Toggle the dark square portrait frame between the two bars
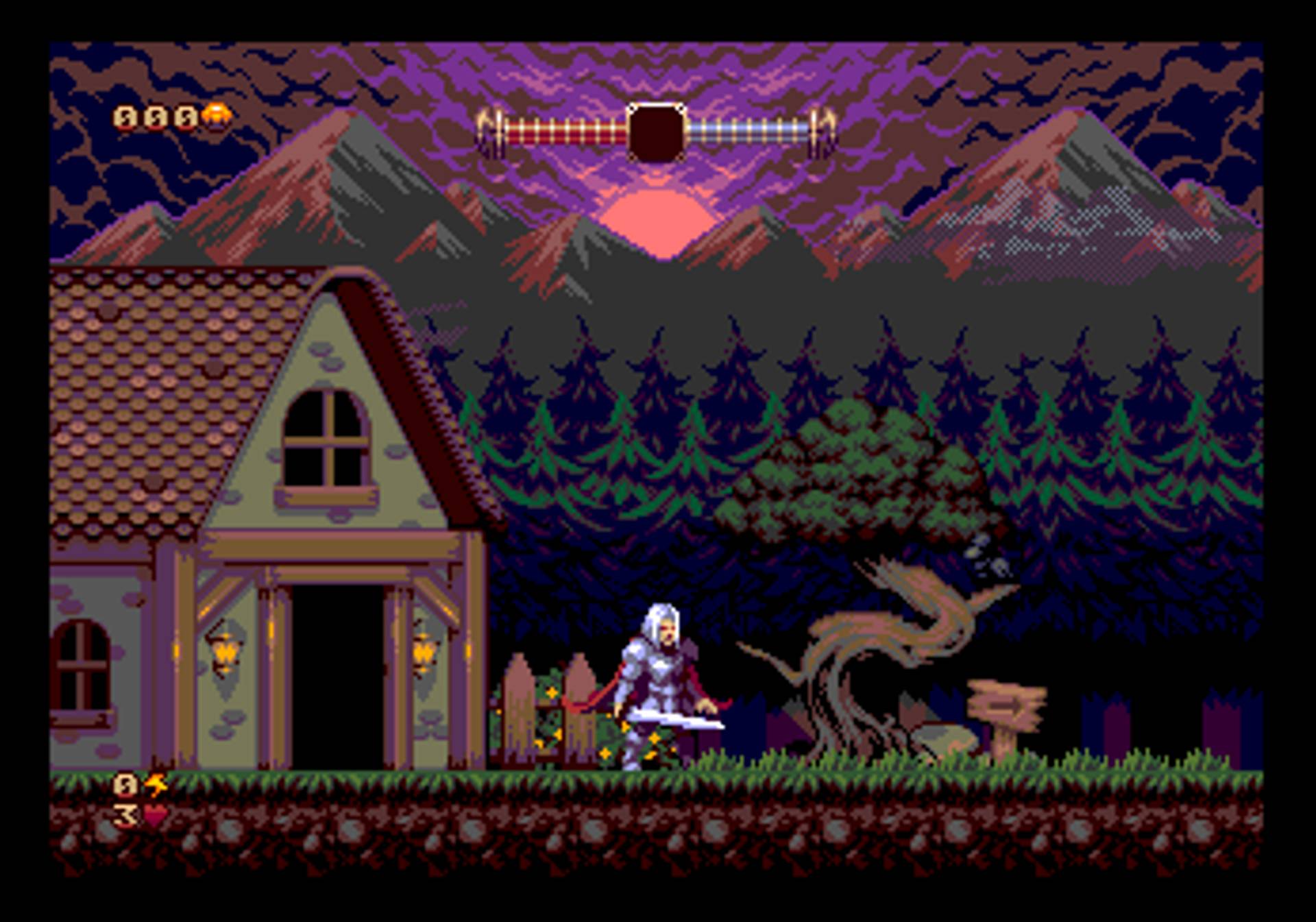The height and width of the screenshot is (922, 1316). tap(657, 130)
